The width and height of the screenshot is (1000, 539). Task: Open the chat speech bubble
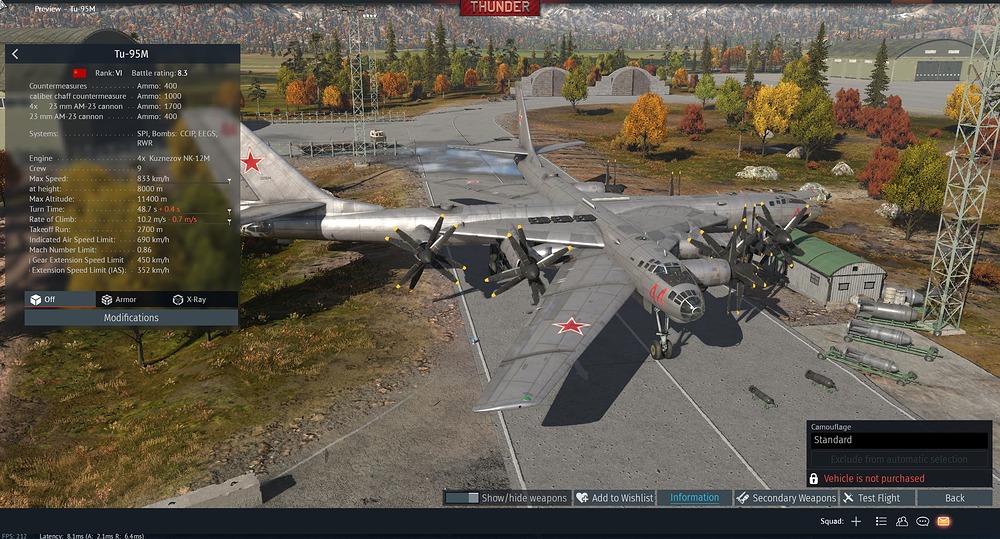tap(923, 521)
